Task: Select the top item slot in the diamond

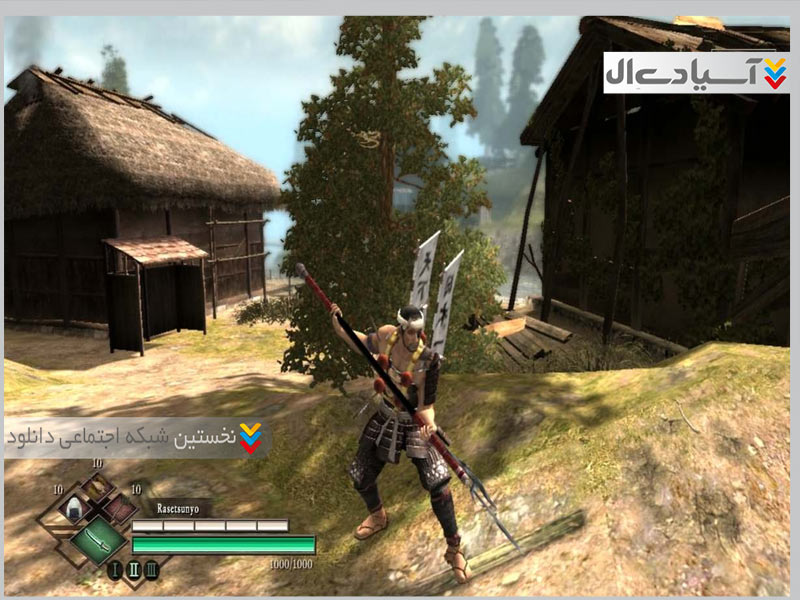Action: [x=97, y=487]
